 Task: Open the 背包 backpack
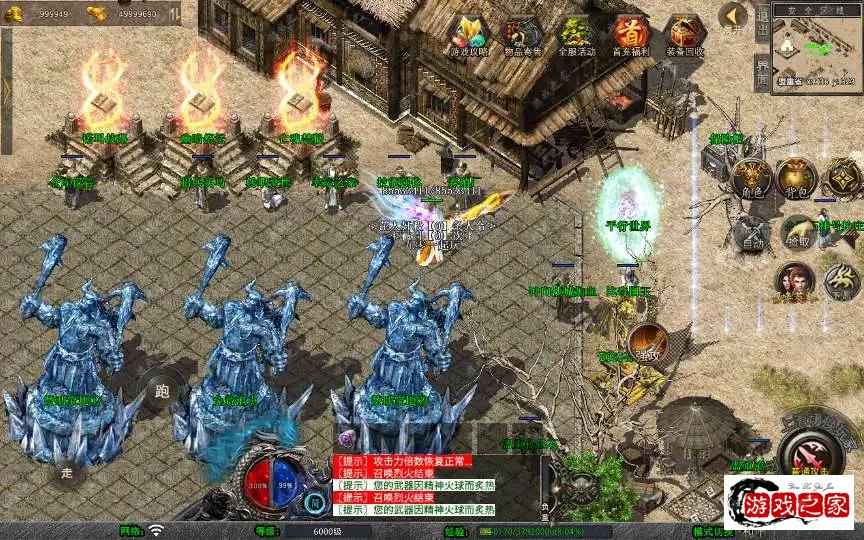[796, 178]
